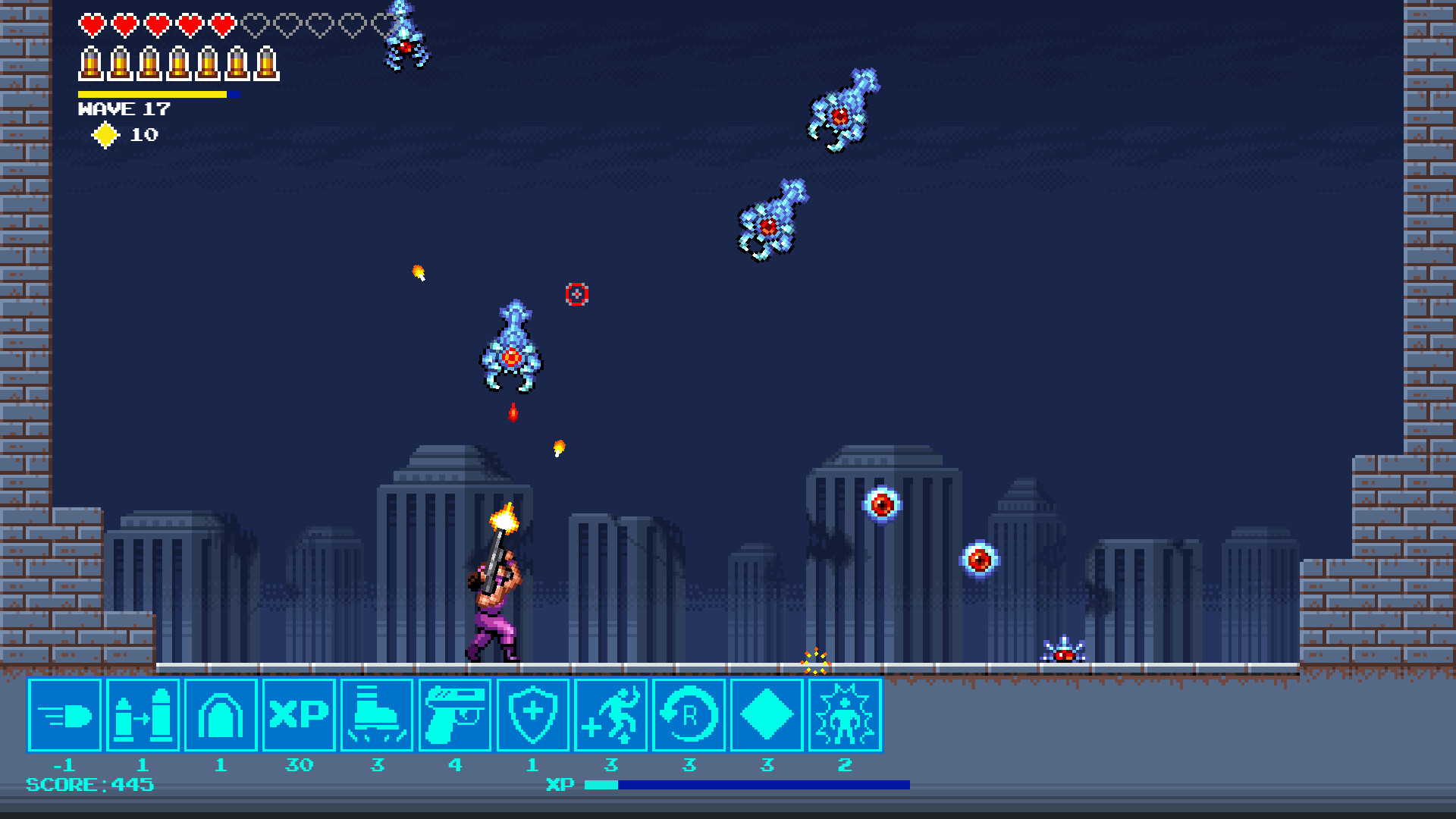Click the red targeting crosshair reticle
The image size is (1456, 819).
(x=576, y=296)
